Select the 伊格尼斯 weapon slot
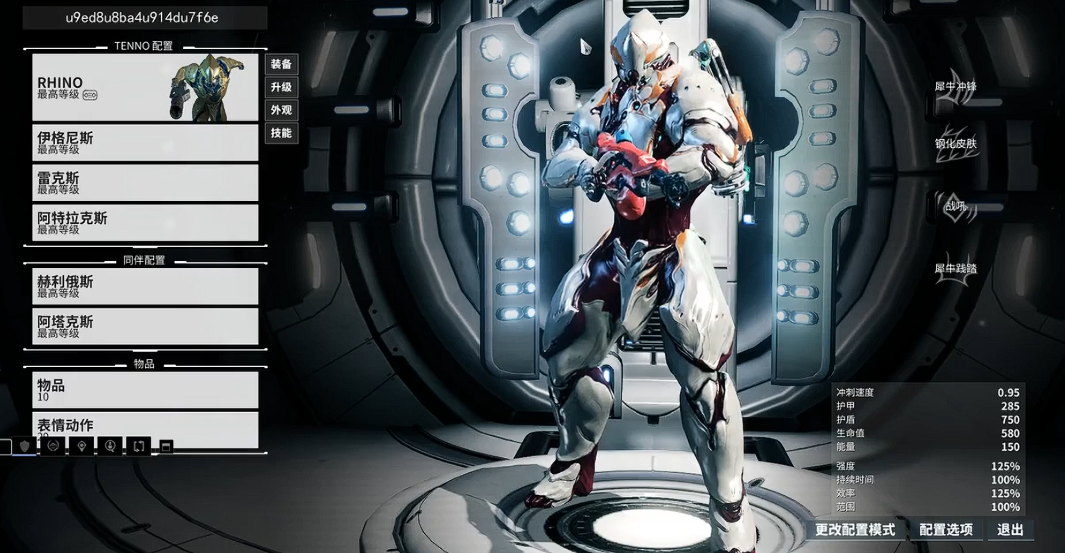The image size is (1065, 553). (x=145, y=143)
